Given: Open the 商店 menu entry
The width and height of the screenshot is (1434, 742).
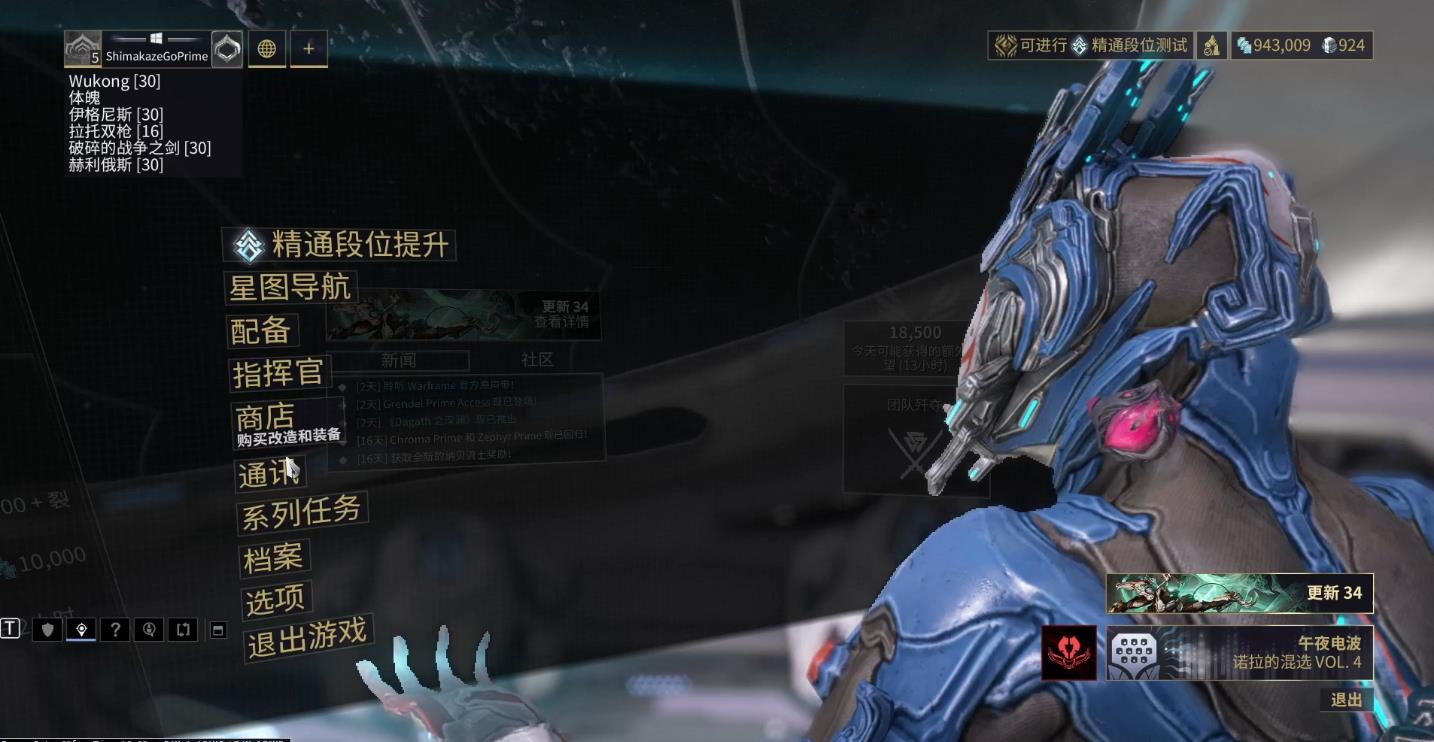Looking at the screenshot, I should pos(267,416).
